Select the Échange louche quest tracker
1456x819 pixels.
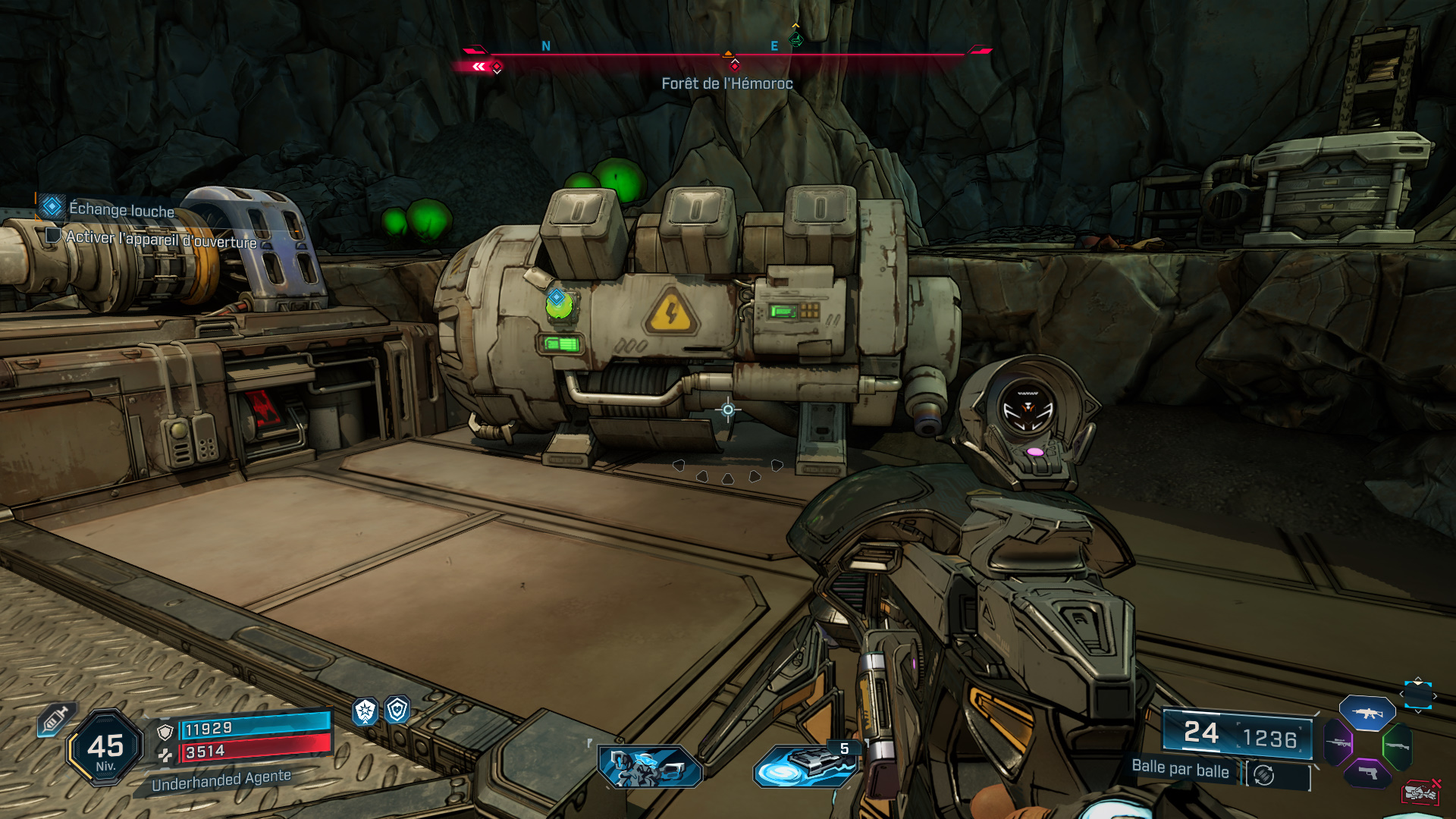(121, 209)
